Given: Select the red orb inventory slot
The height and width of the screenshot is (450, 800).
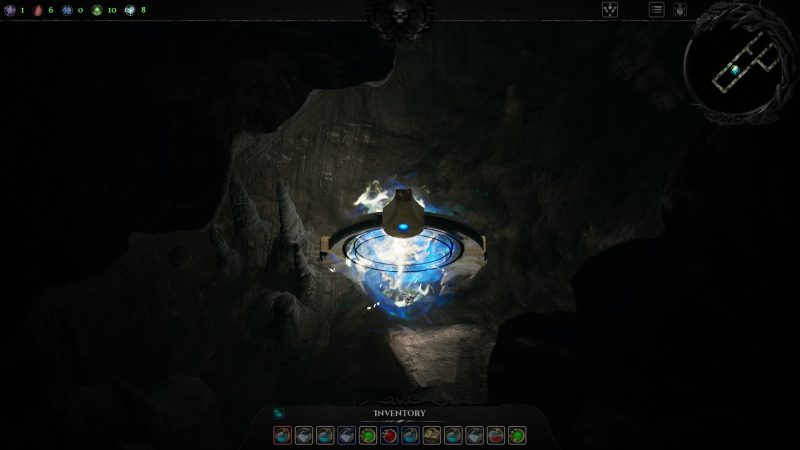Looking at the screenshot, I should [x=388, y=435].
